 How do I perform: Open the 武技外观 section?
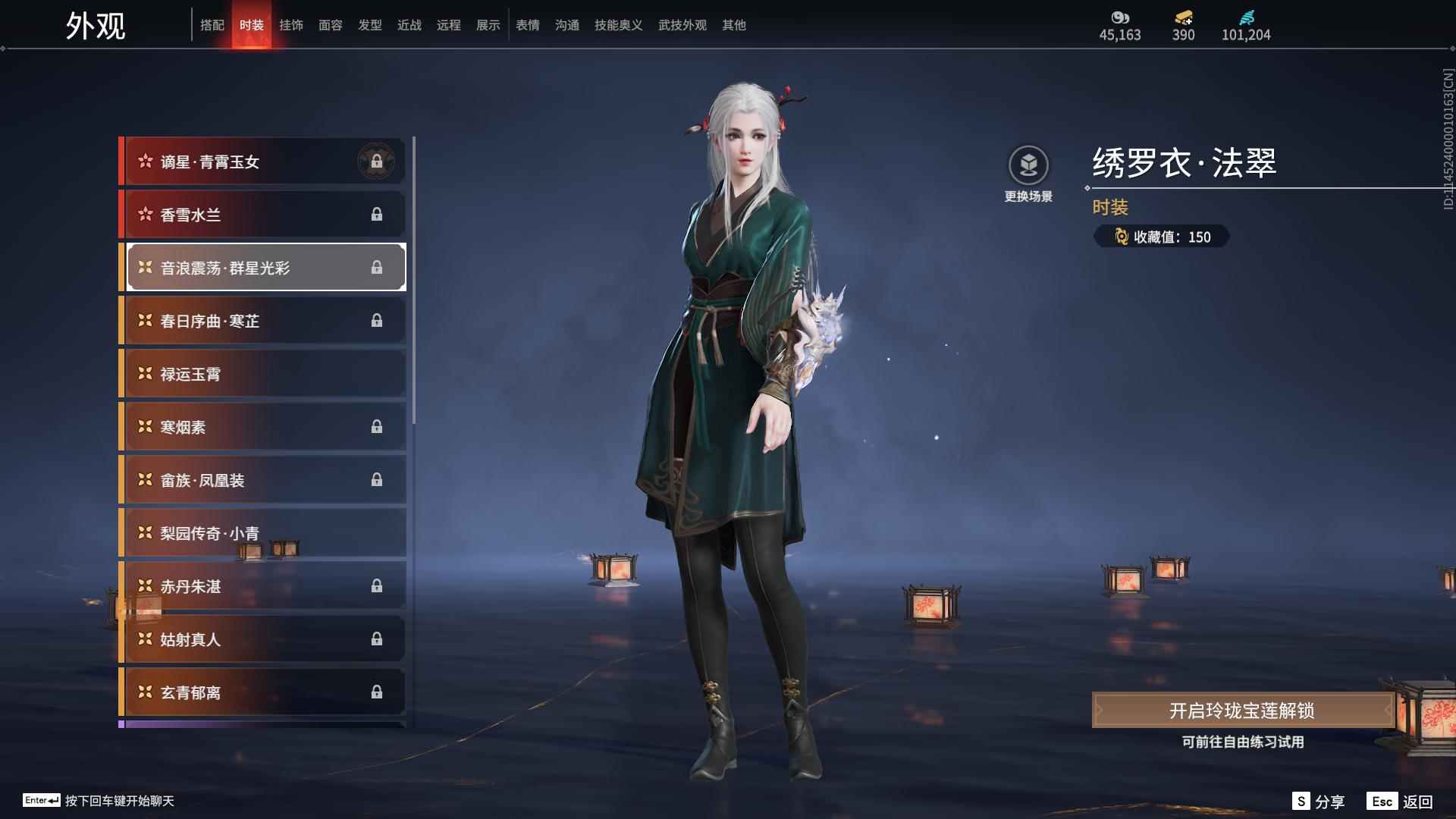click(681, 24)
